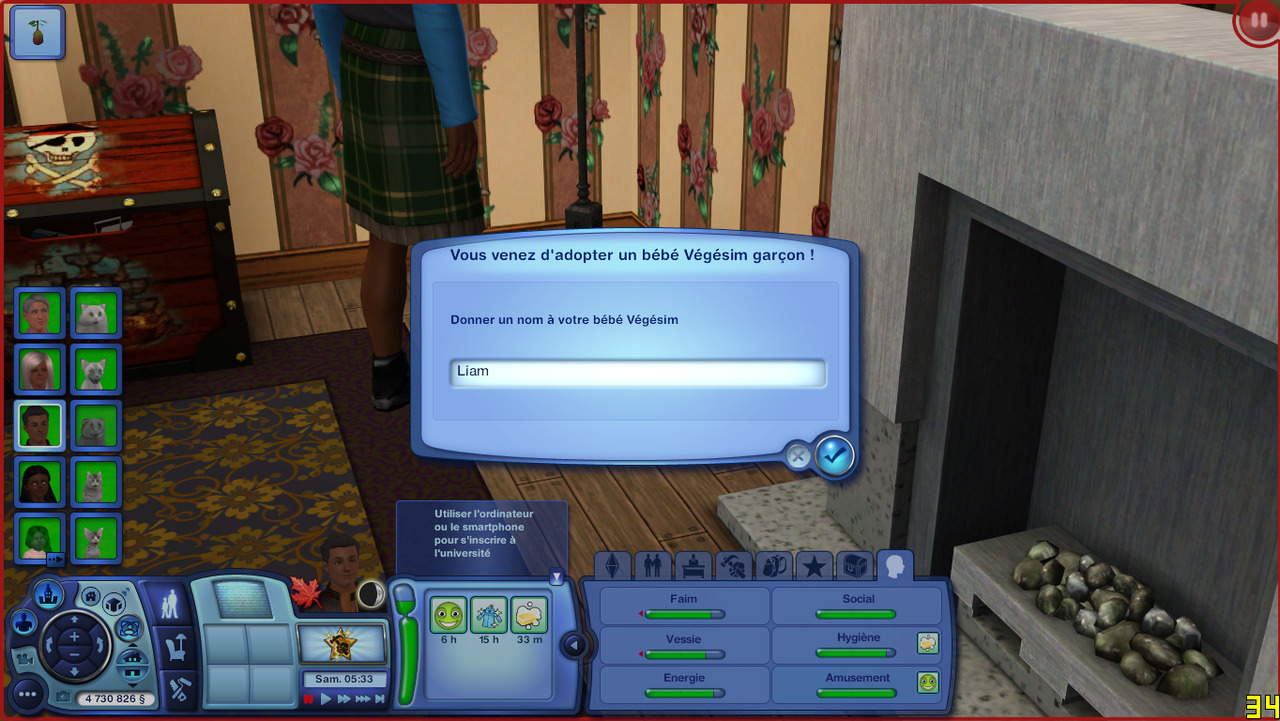Screen dimensions: 1280x721
Task: Click the happy green face moodlet
Action: coord(448,615)
